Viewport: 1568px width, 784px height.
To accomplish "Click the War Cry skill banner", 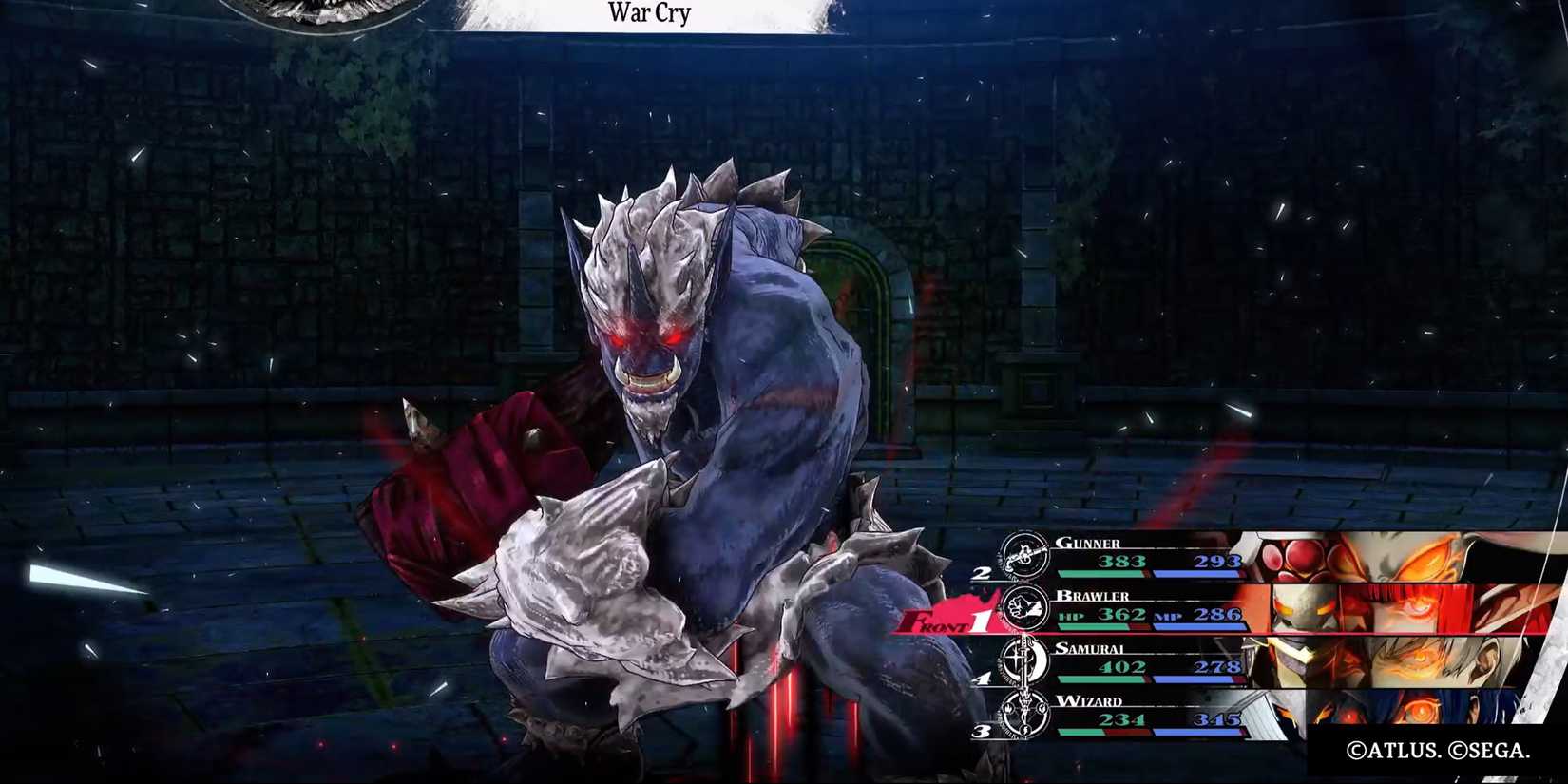I will click(649, 13).
